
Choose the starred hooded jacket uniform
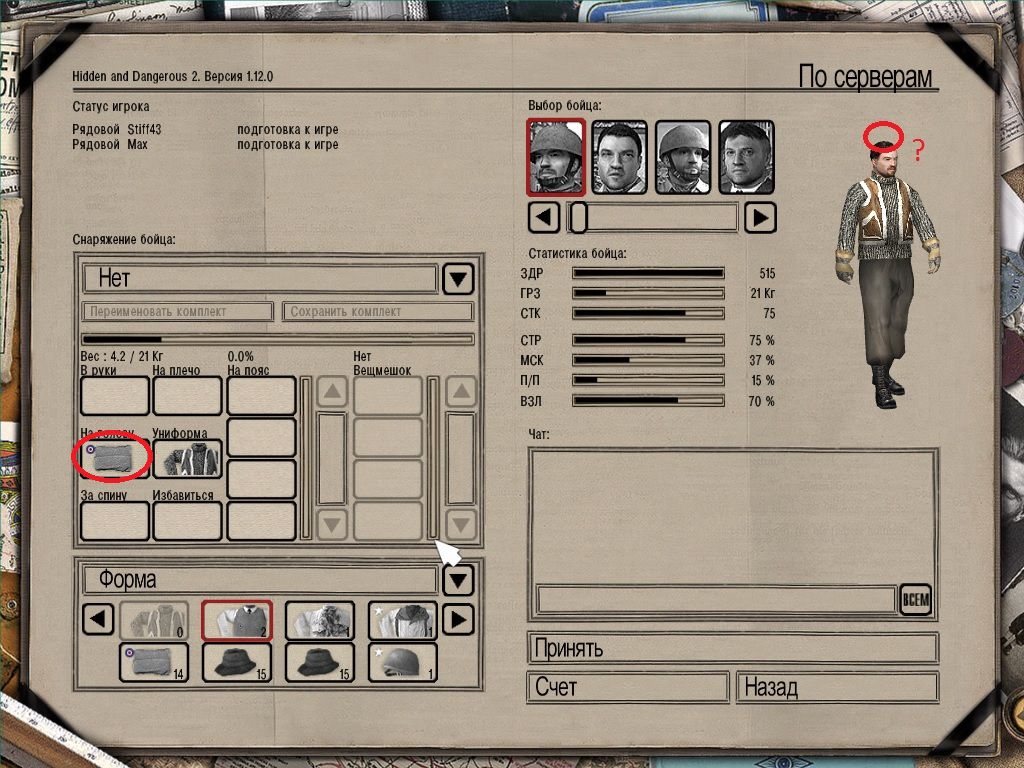coord(402,620)
